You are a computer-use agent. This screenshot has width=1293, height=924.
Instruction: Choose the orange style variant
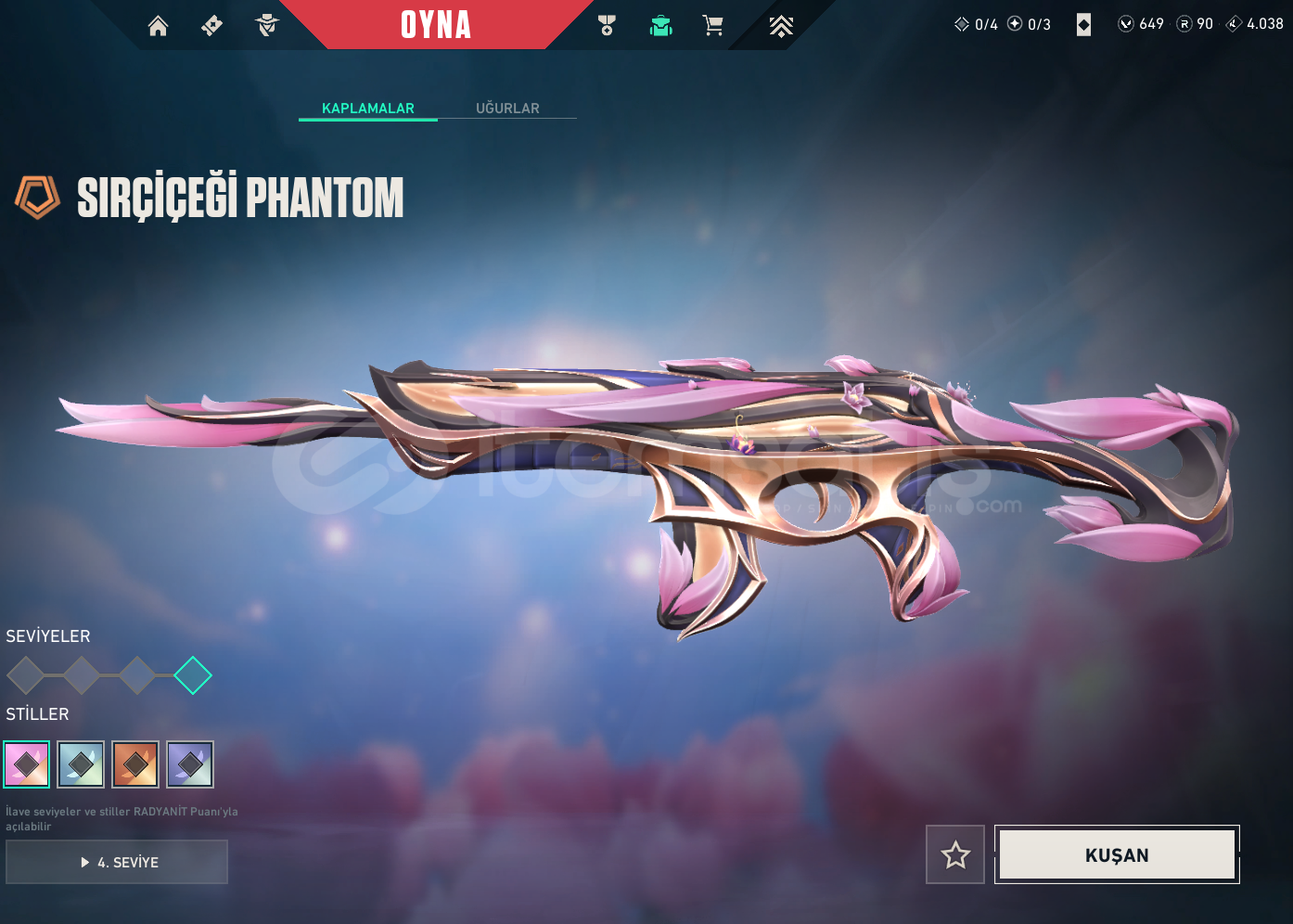pyautogui.click(x=135, y=764)
